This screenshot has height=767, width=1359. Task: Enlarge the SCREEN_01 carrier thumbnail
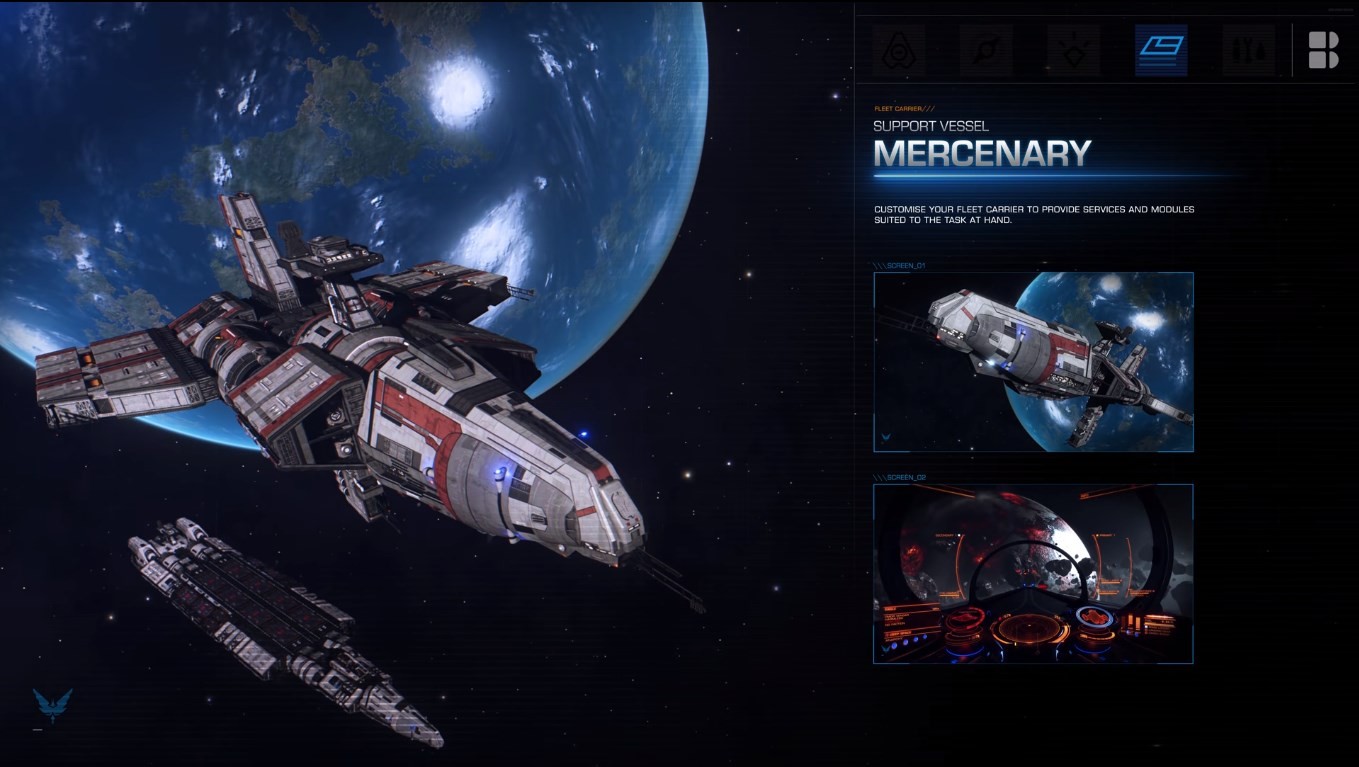[1033, 361]
